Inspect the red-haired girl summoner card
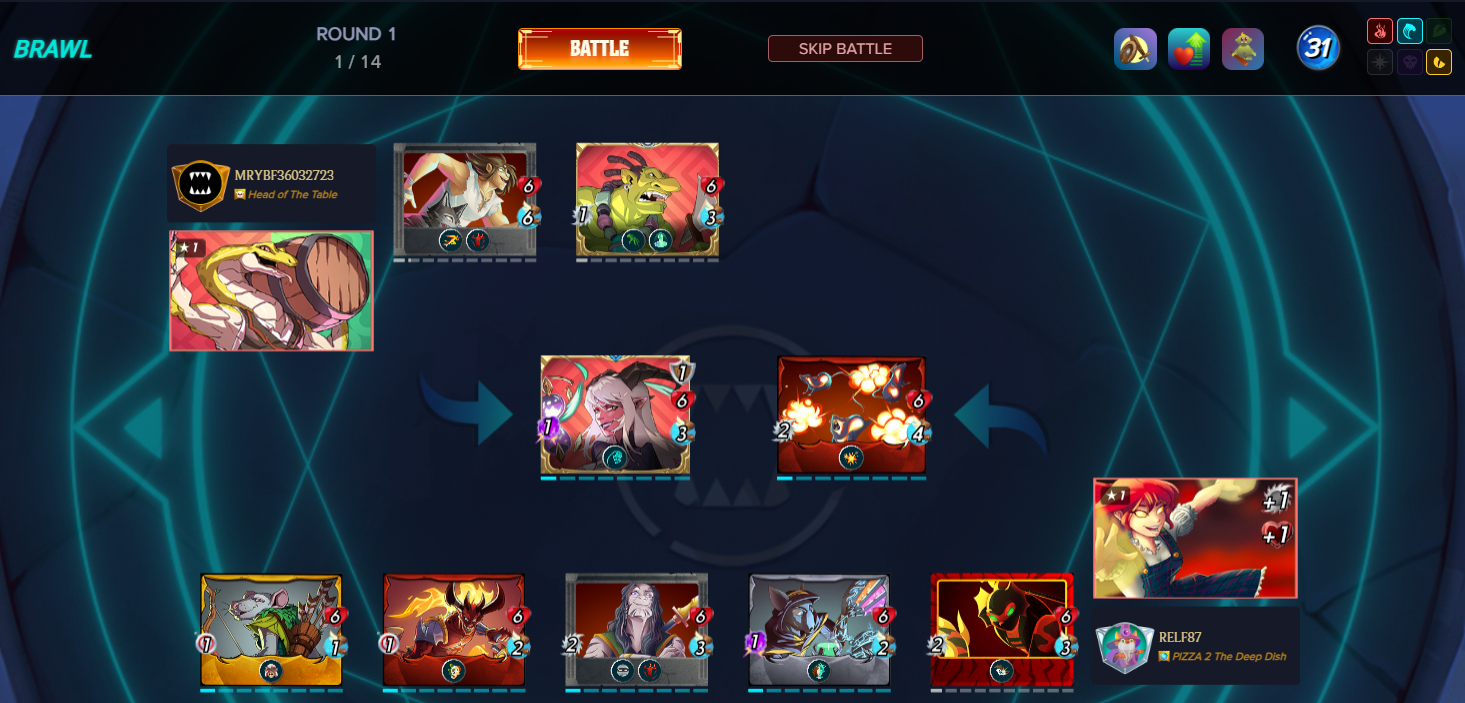Image resolution: width=1465 pixels, height=703 pixels. tap(1195, 538)
